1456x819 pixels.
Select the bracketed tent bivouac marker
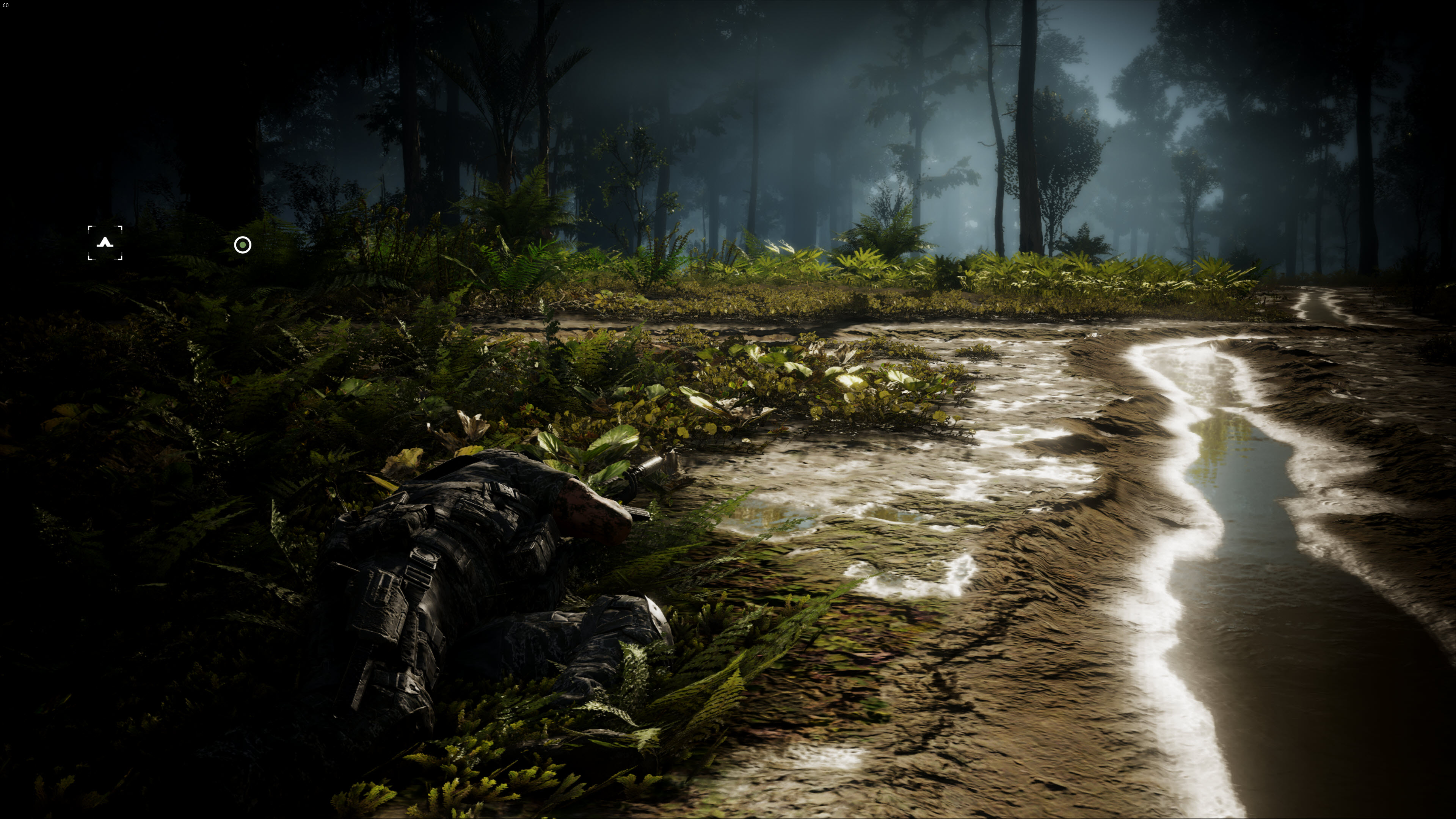coord(105,243)
